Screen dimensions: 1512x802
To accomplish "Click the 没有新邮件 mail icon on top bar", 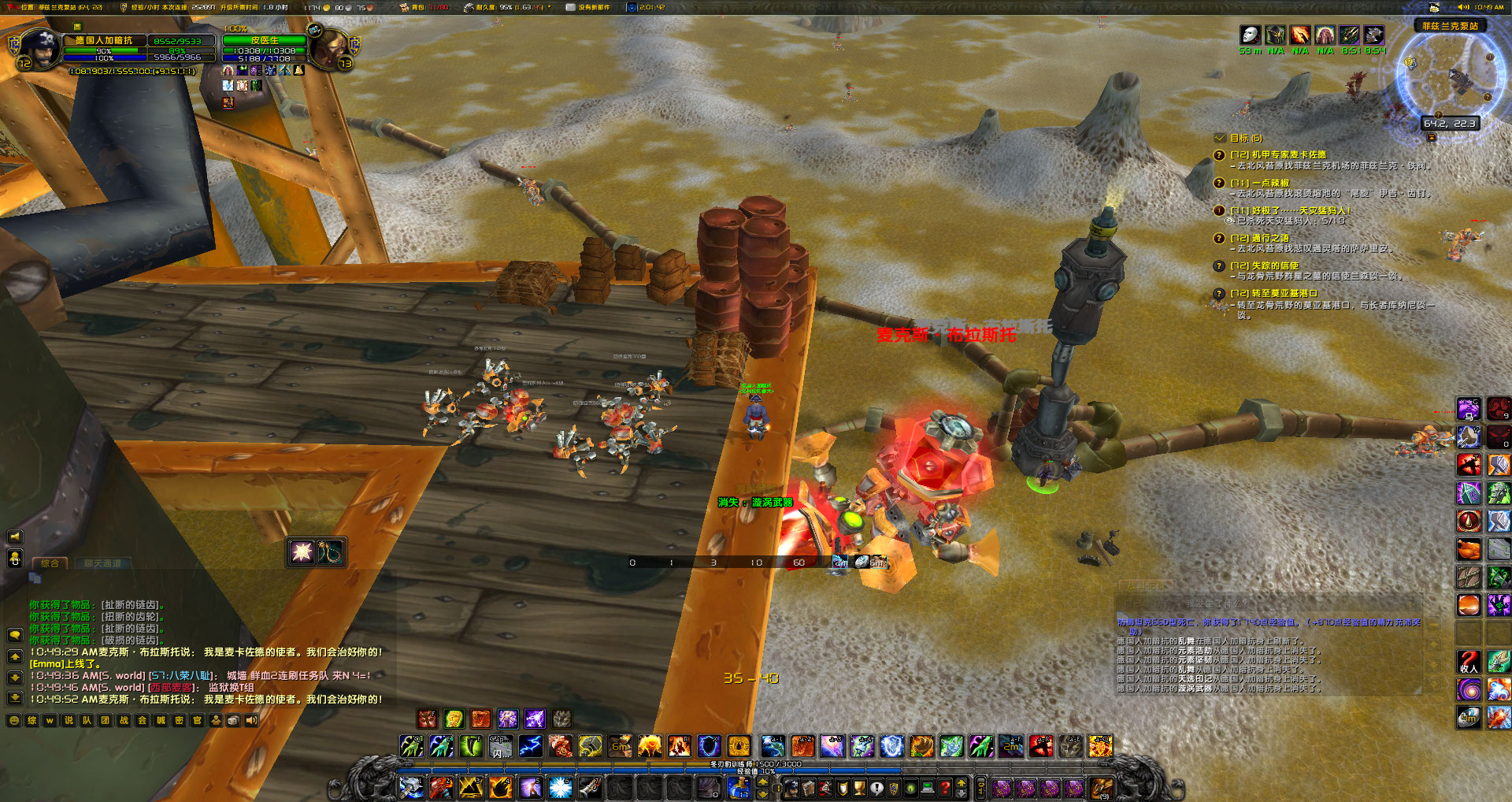I will tap(571, 8).
